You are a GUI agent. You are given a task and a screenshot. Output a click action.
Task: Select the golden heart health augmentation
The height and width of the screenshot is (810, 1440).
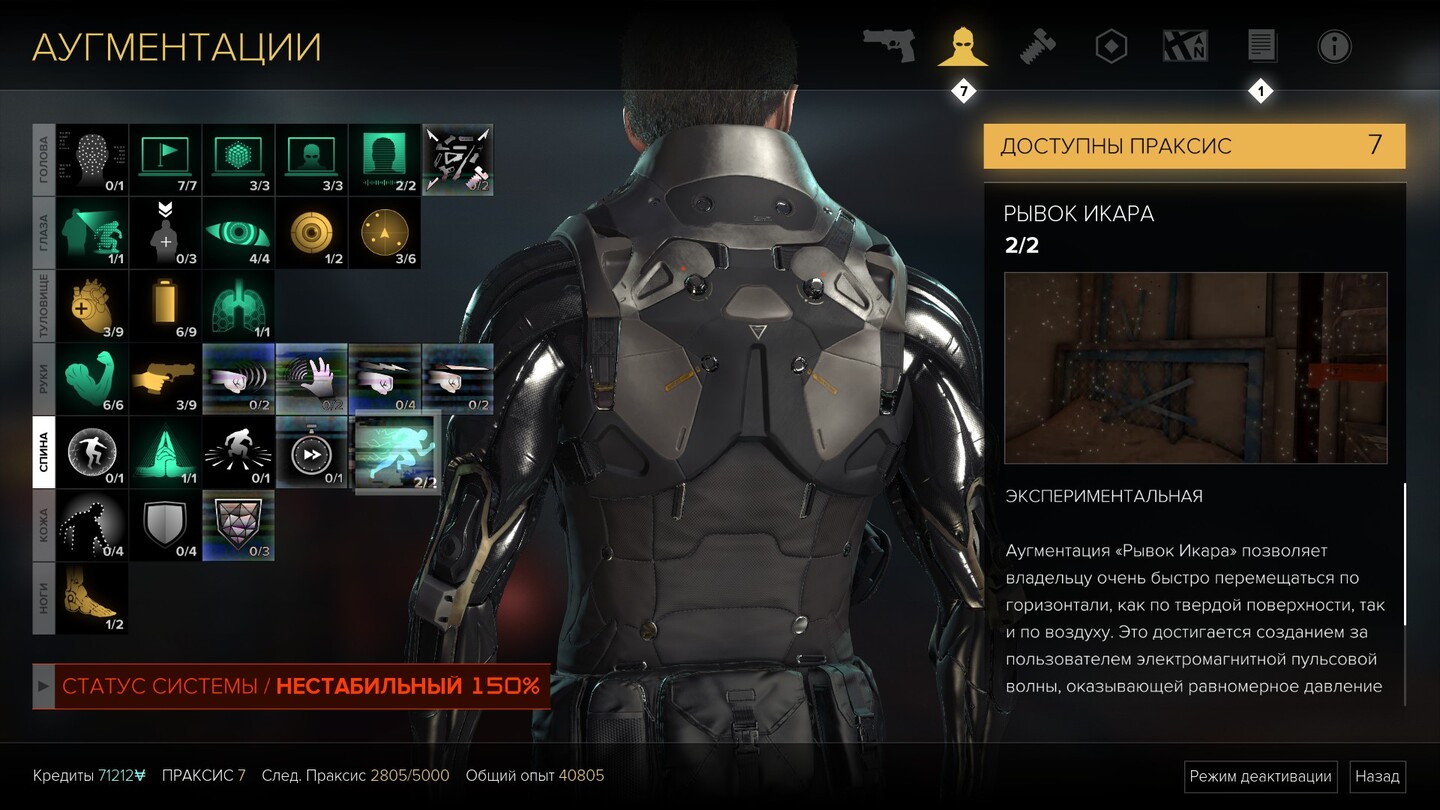tap(92, 307)
